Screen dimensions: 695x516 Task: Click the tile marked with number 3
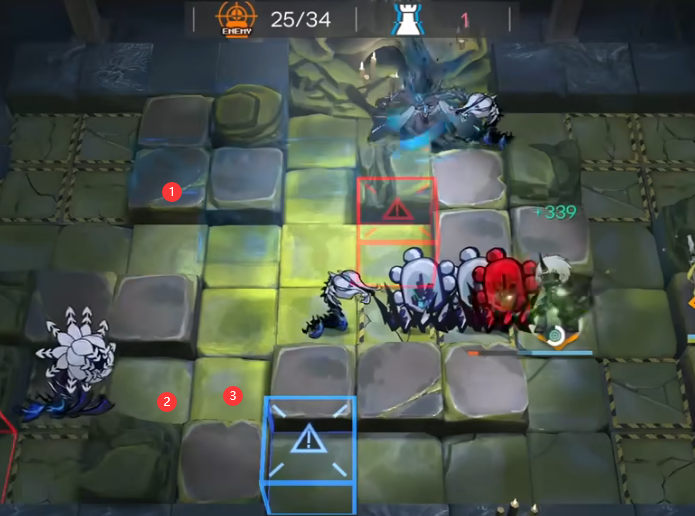pyautogui.click(x=233, y=396)
